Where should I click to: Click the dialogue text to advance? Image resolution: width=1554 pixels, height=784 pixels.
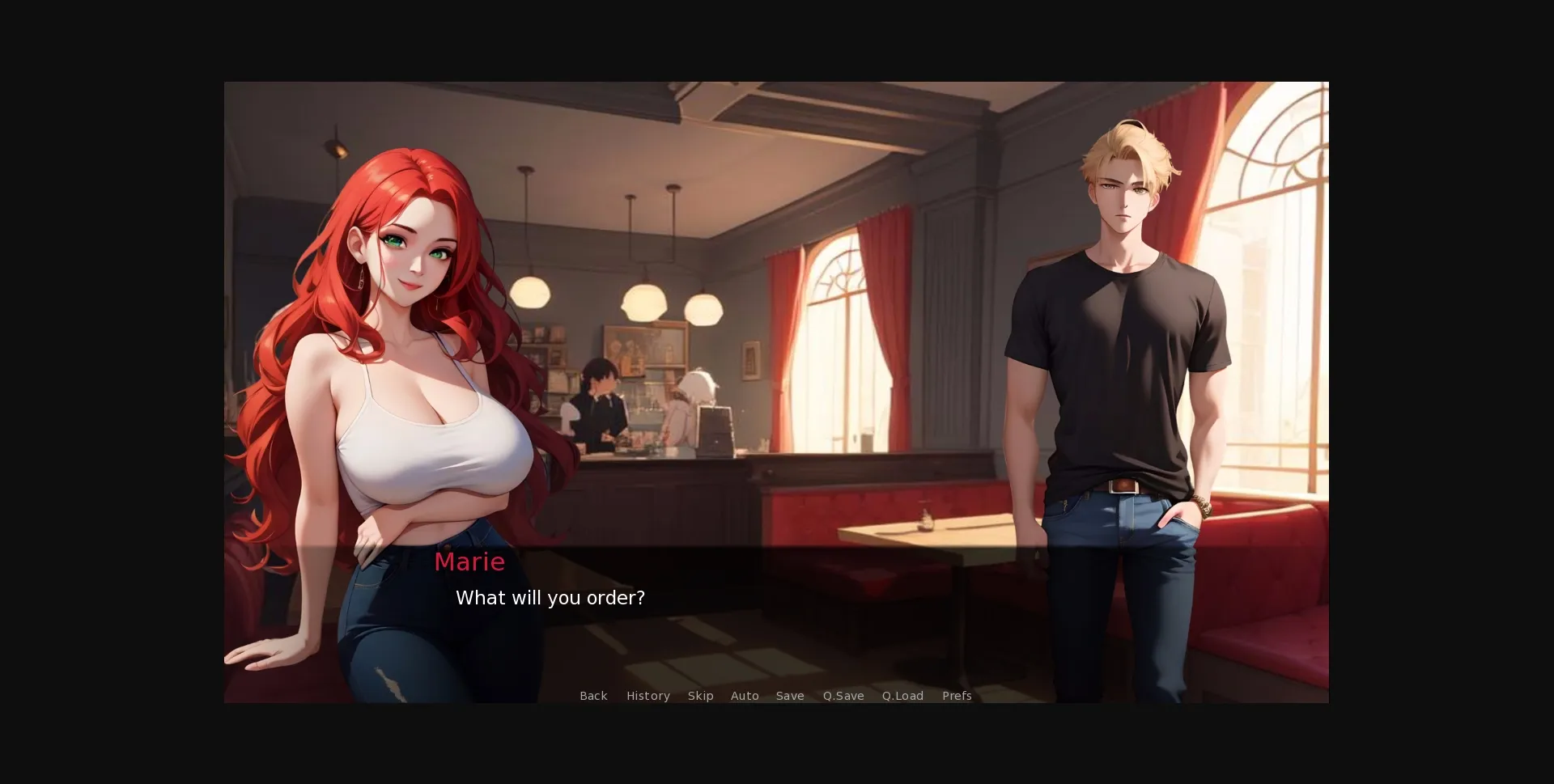[x=551, y=598]
